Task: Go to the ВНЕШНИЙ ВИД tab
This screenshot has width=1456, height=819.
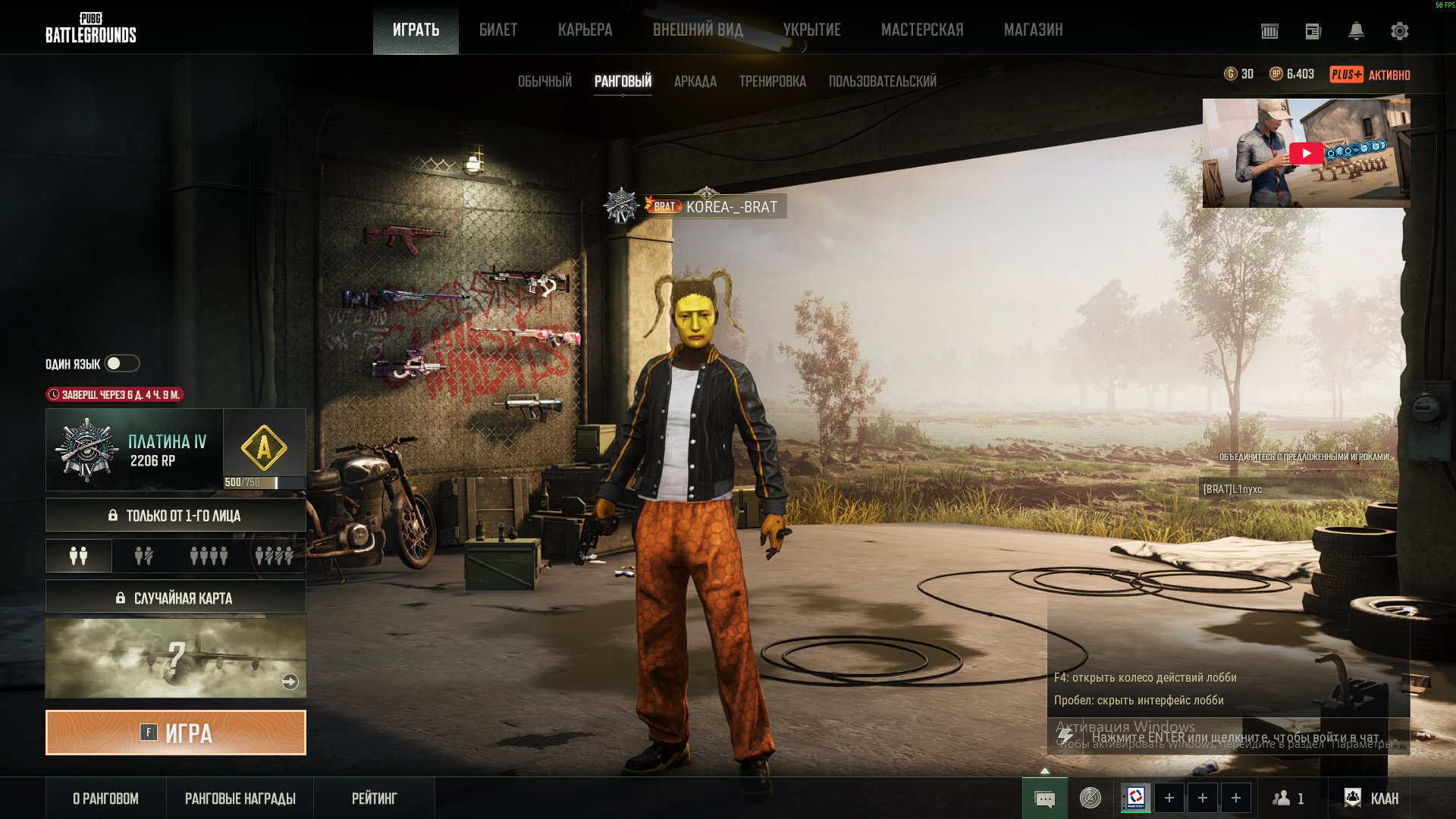Action: tap(698, 30)
